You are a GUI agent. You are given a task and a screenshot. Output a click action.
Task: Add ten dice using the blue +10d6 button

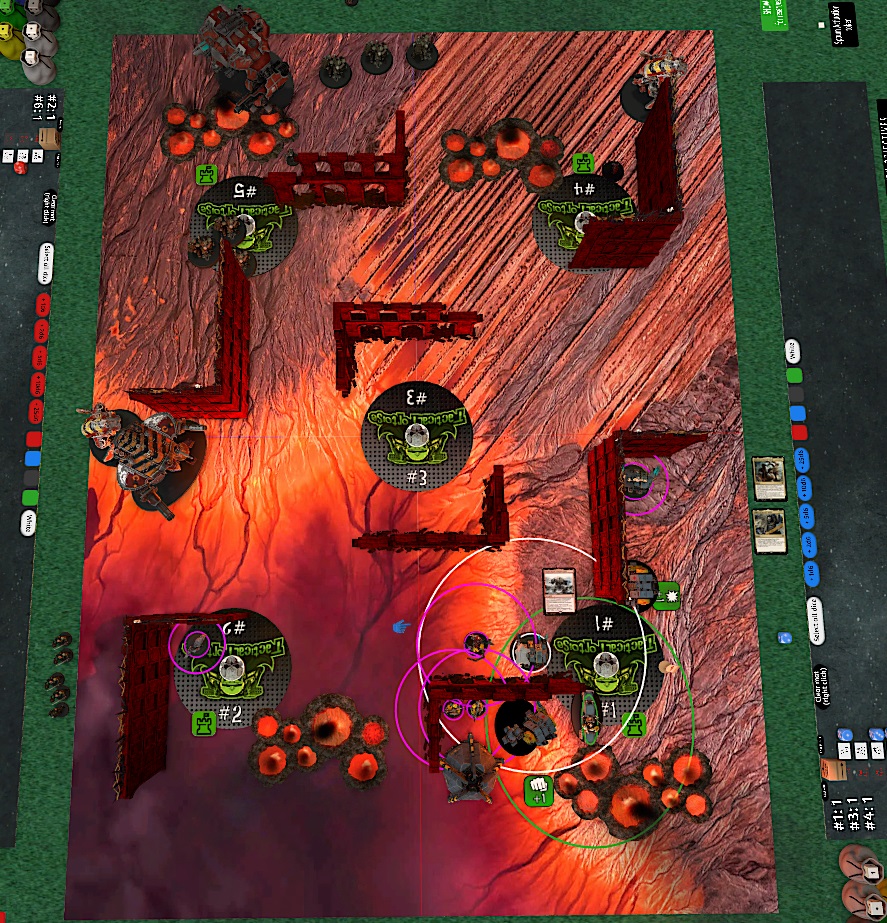803,488
